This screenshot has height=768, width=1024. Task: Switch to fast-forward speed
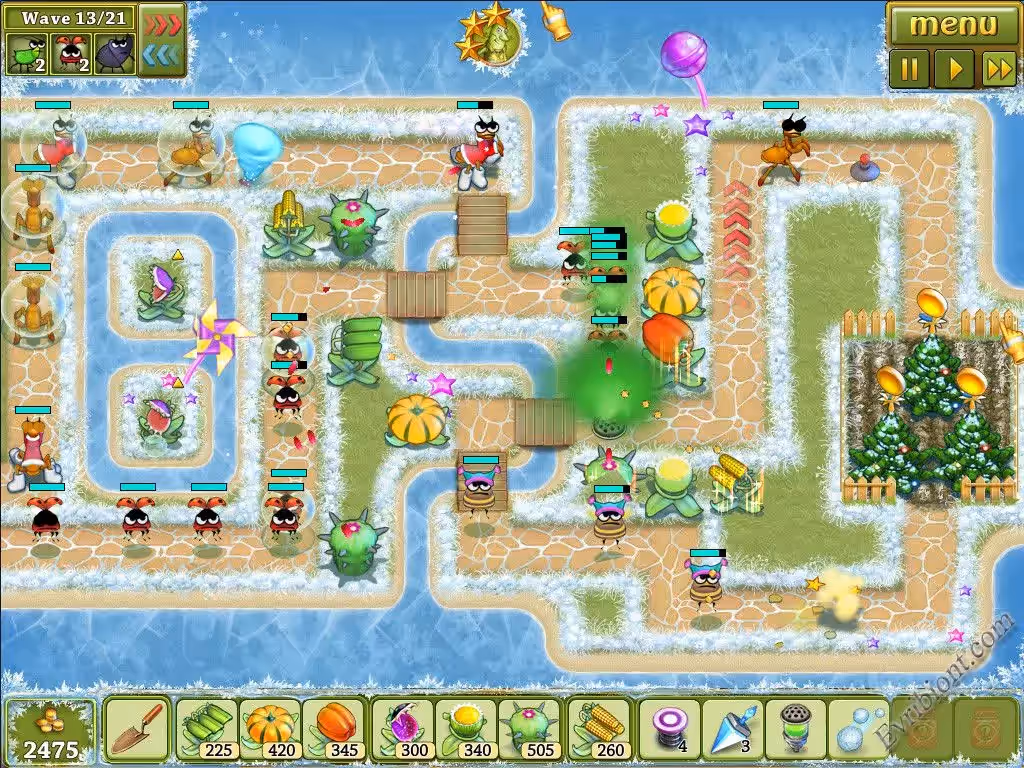pyautogui.click(x=998, y=69)
